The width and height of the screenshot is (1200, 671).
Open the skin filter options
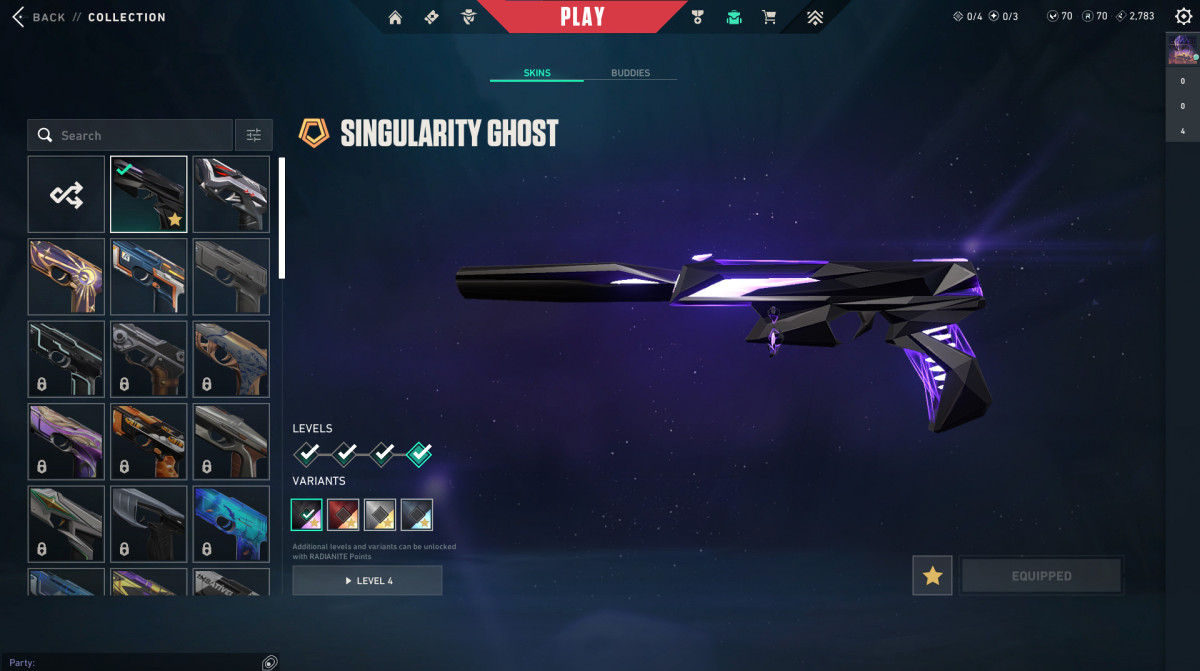tap(253, 135)
